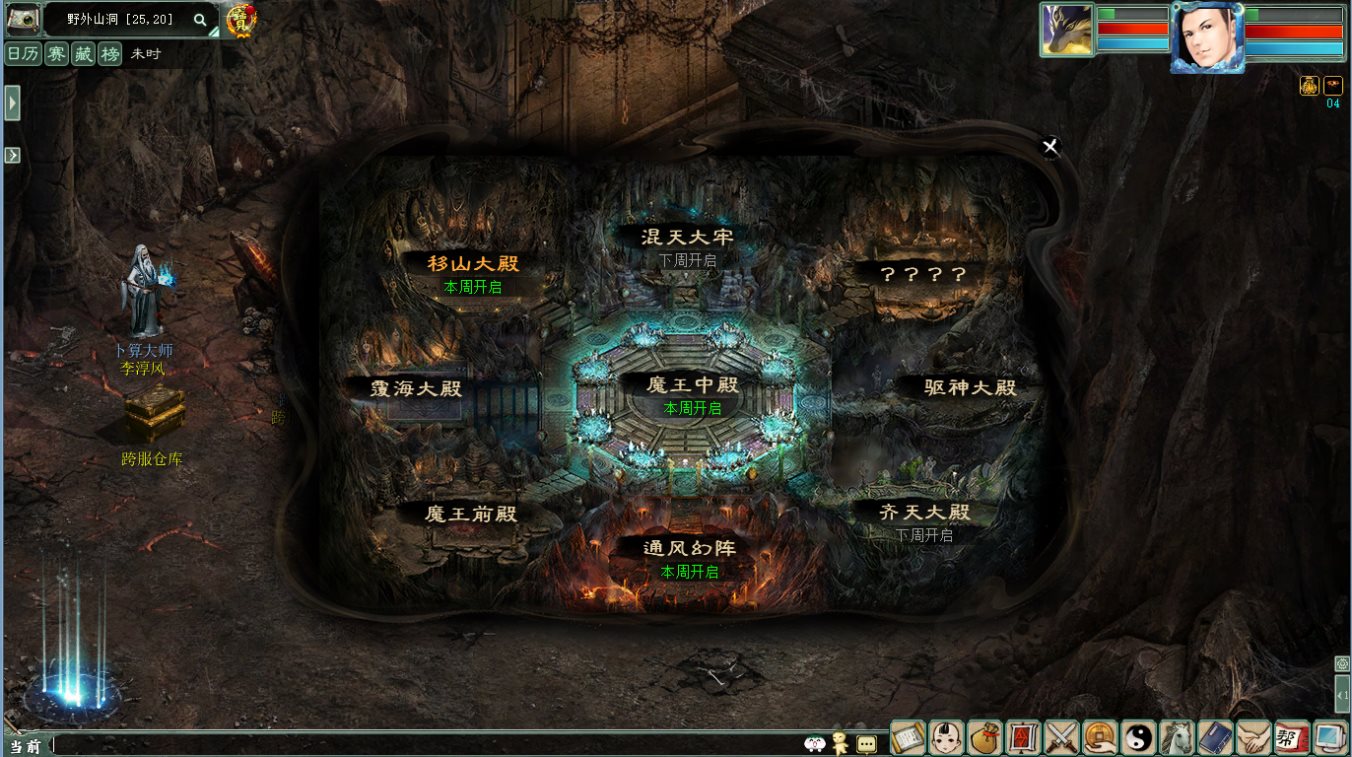Select the 齐天大殿 hall

[x=924, y=512]
